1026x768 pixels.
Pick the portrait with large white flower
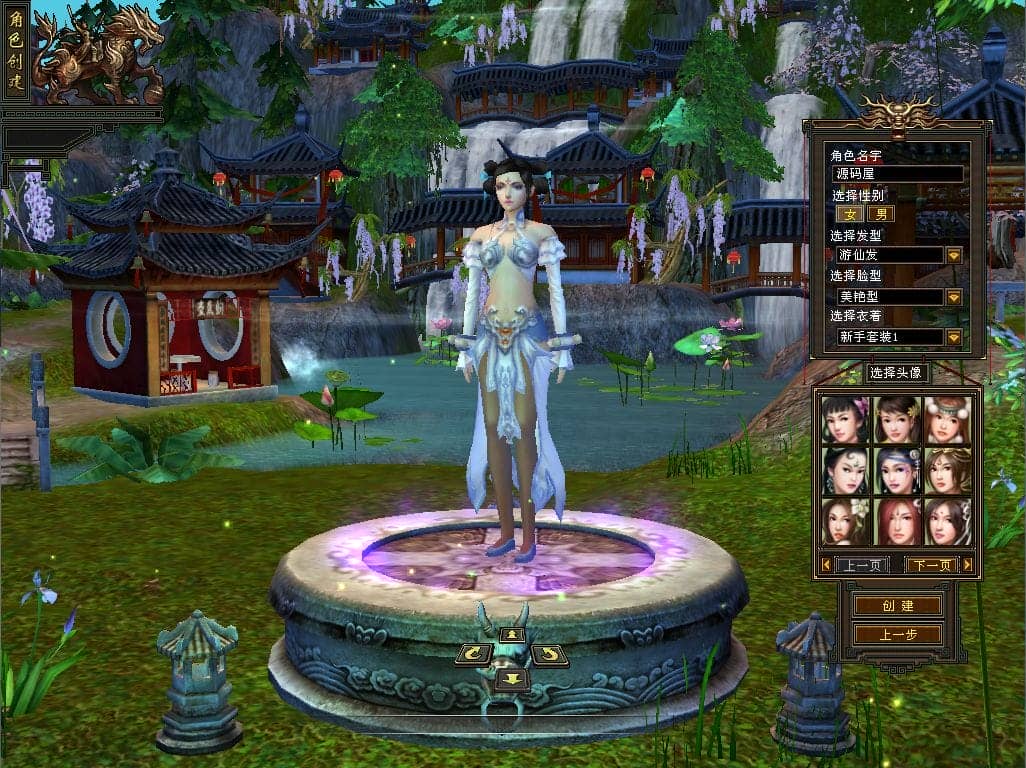(x=845, y=521)
